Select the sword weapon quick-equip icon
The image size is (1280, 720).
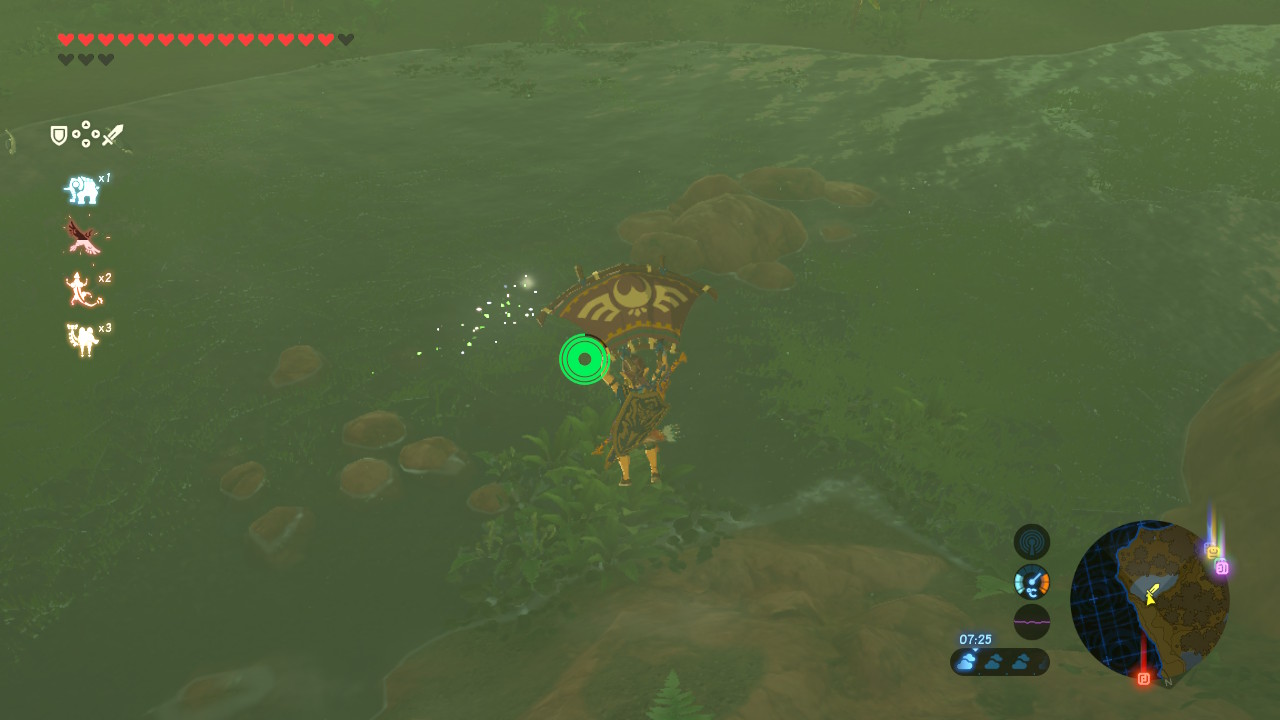pyautogui.click(x=113, y=135)
